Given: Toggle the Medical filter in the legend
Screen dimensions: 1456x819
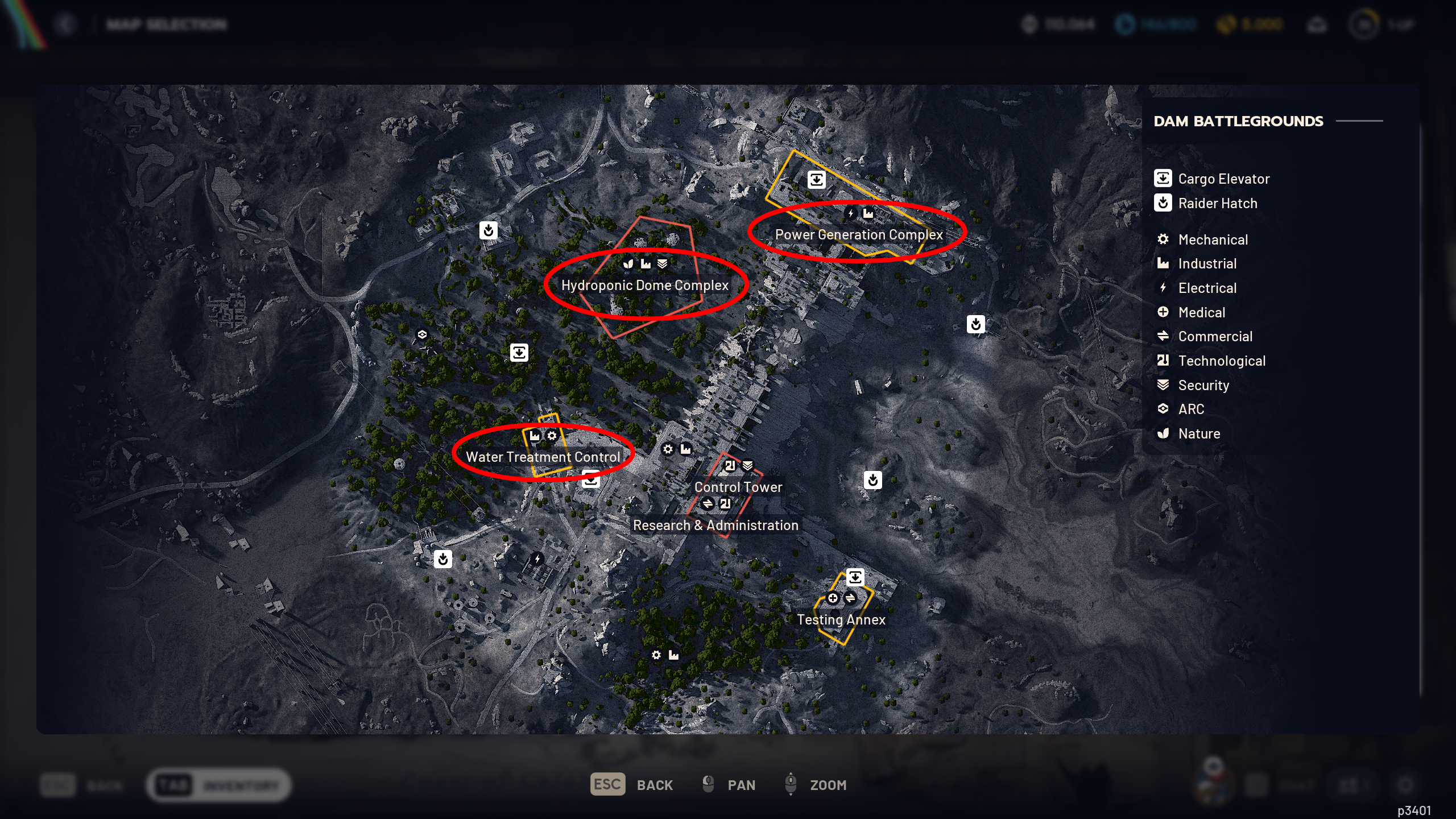Looking at the screenshot, I should pyautogui.click(x=1163, y=312).
